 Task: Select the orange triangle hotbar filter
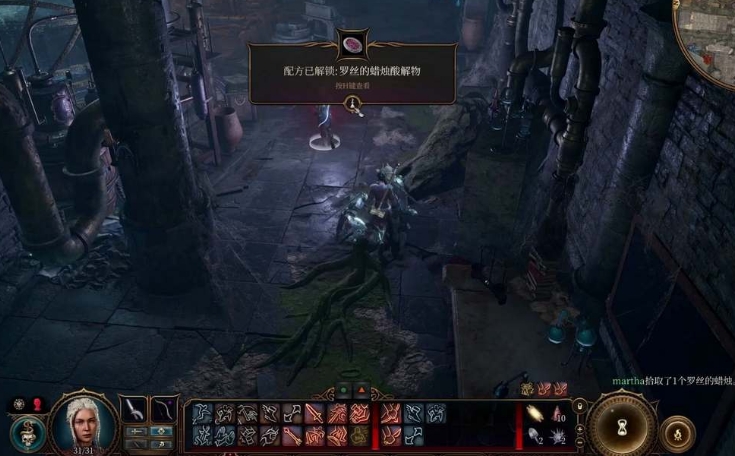click(358, 391)
